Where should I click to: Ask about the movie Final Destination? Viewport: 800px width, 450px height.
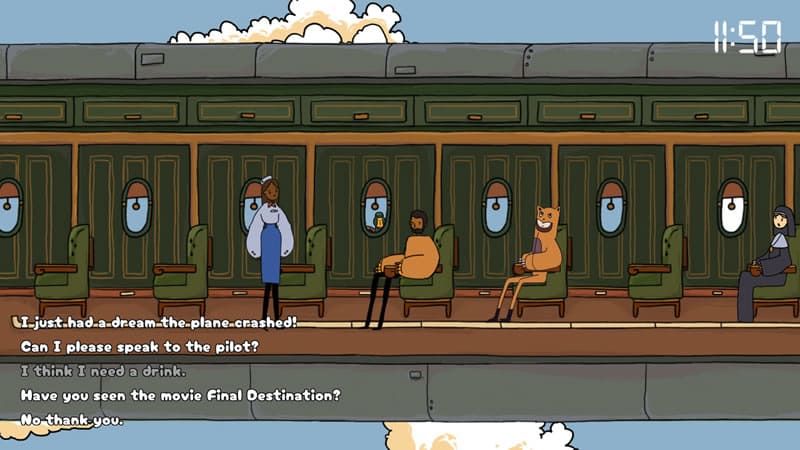coord(181,395)
